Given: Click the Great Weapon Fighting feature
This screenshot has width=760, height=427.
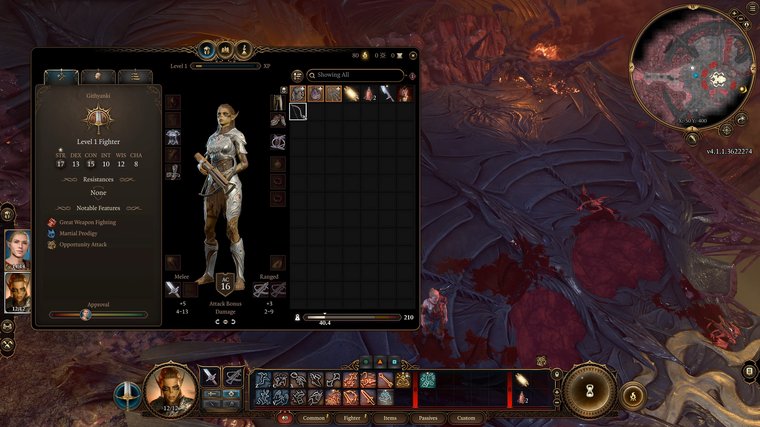Looking at the screenshot, I should click(90, 222).
